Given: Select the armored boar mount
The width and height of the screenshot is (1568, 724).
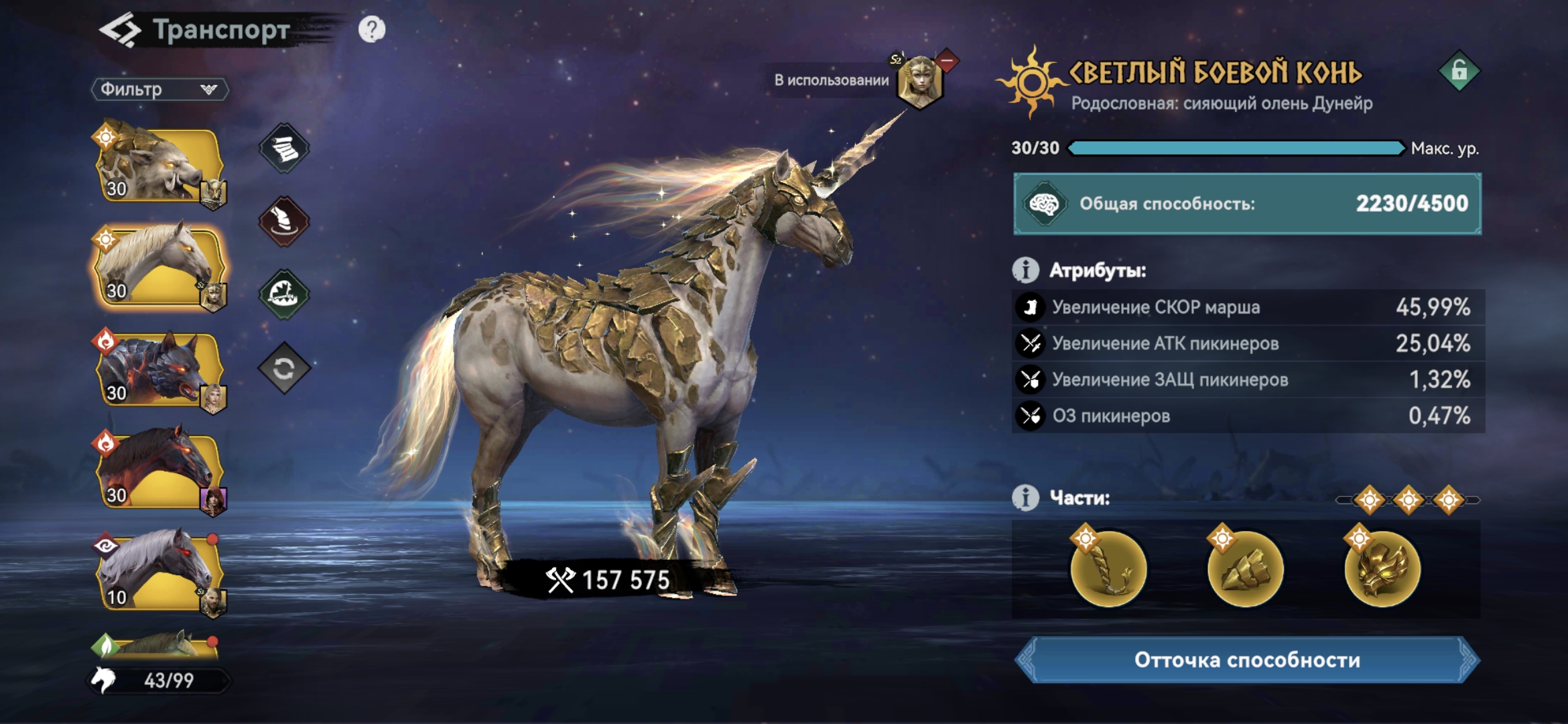Looking at the screenshot, I should click(158, 164).
